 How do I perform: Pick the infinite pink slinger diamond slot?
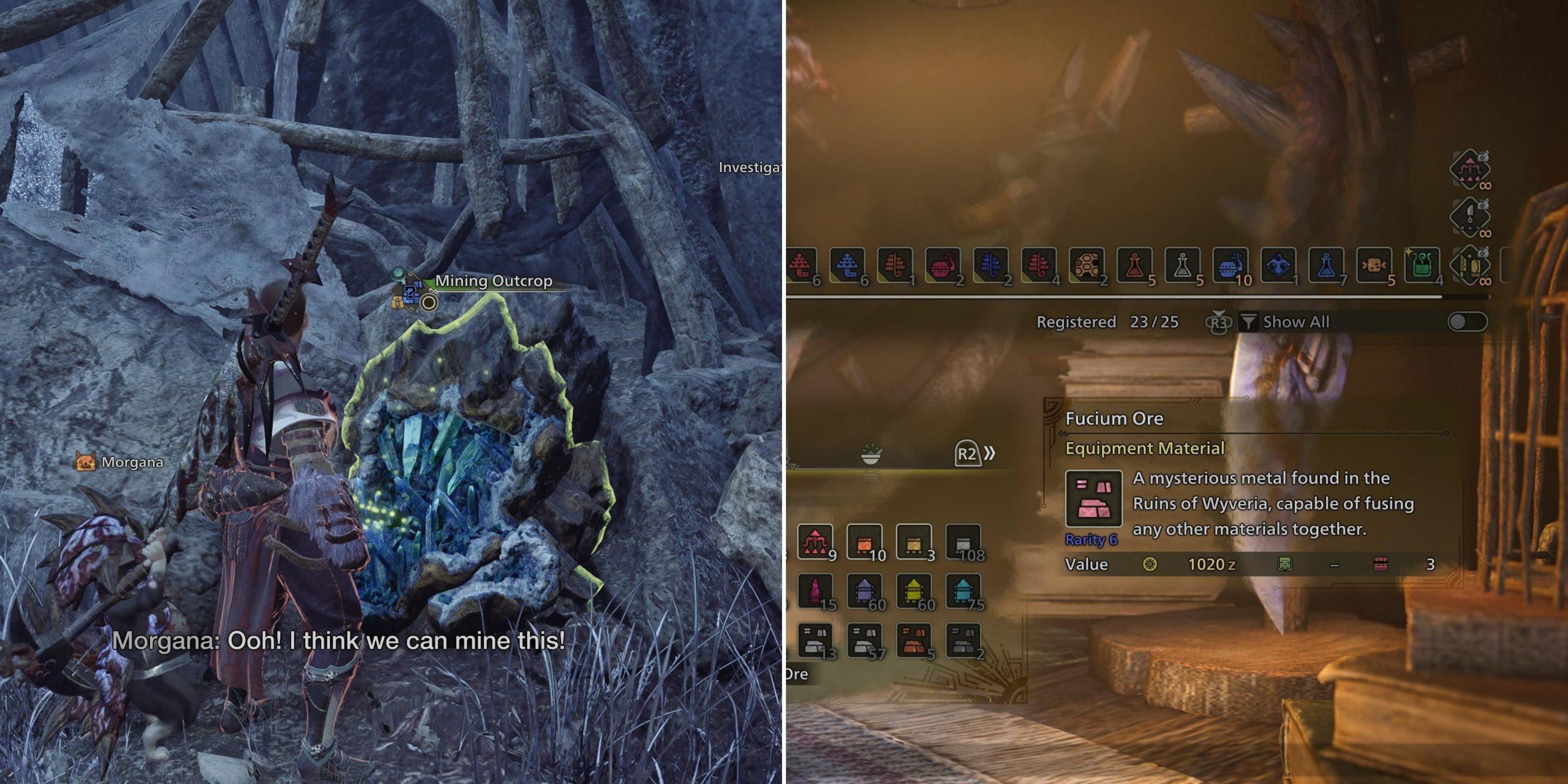click(1470, 168)
